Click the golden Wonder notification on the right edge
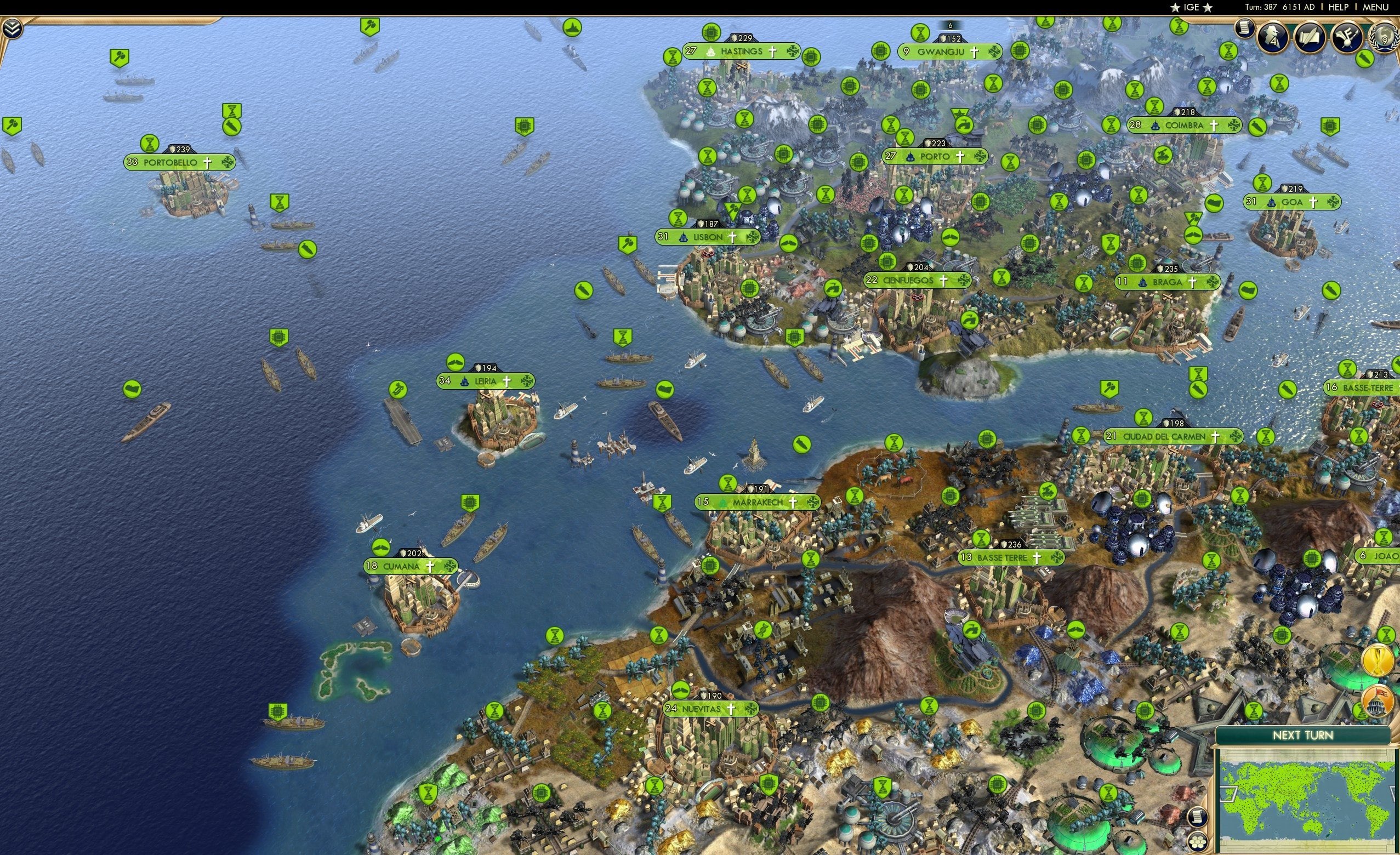This screenshot has height=855, width=1400. (x=1378, y=660)
